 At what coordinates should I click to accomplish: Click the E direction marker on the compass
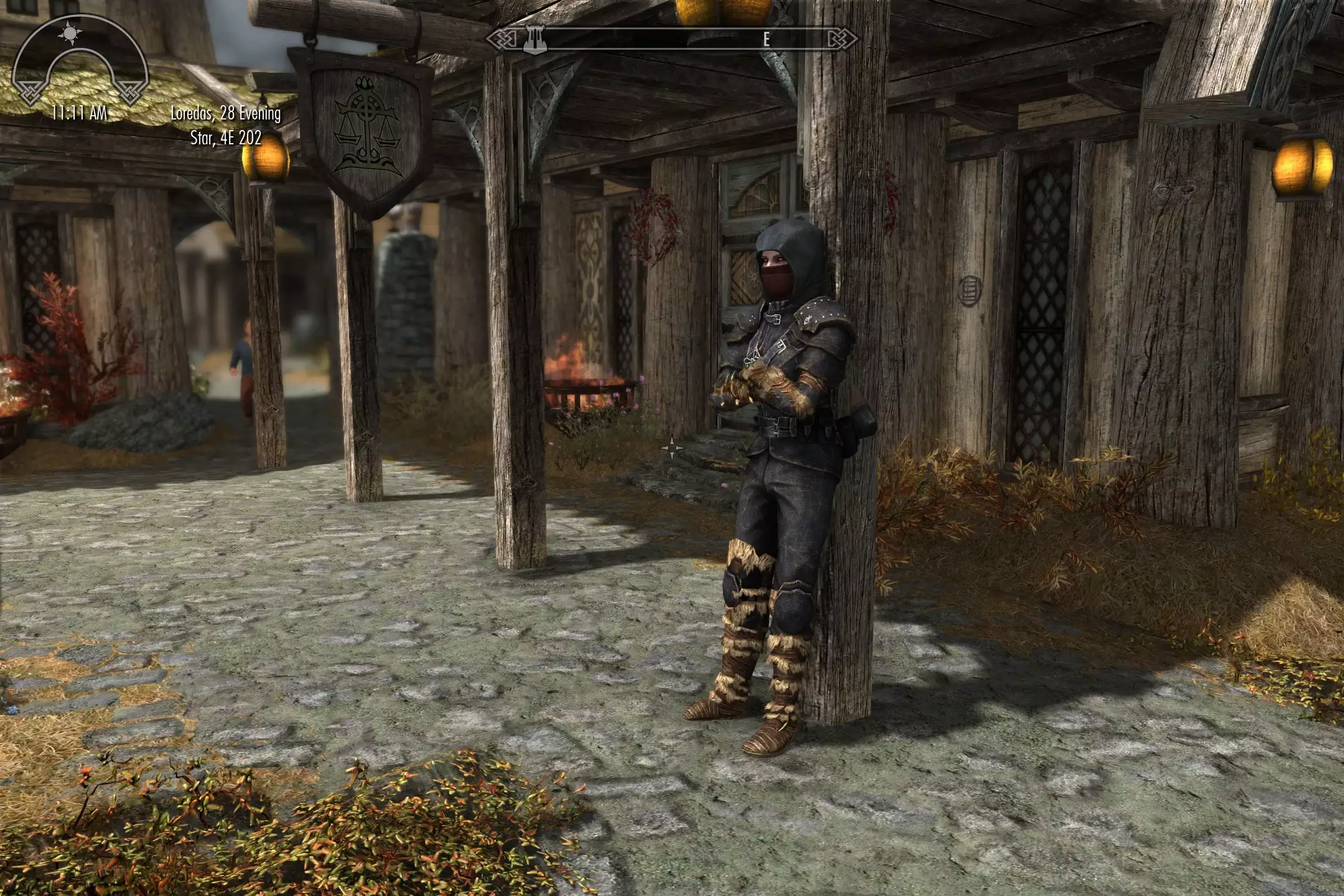(x=765, y=39)
